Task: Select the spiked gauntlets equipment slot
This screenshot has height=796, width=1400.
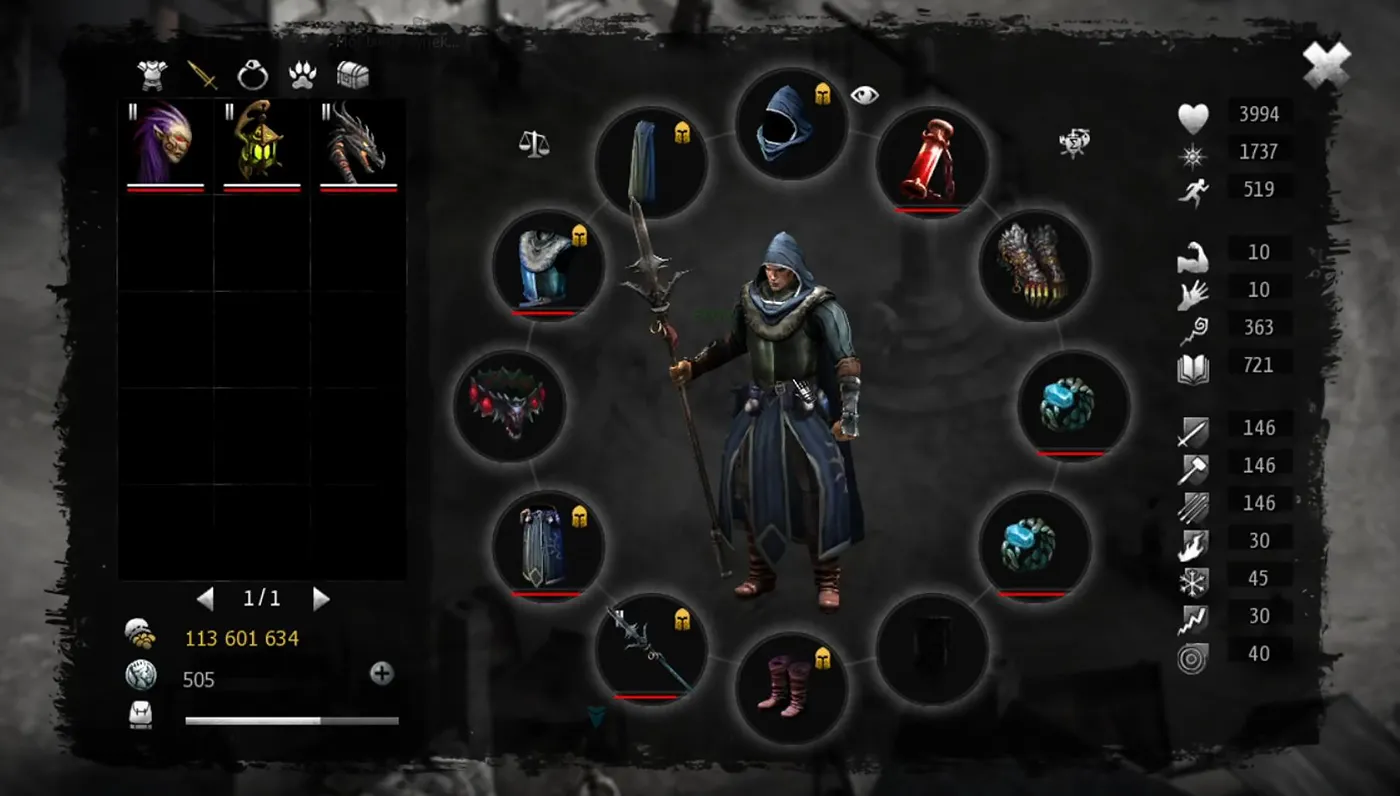Action: point(1035,265)
